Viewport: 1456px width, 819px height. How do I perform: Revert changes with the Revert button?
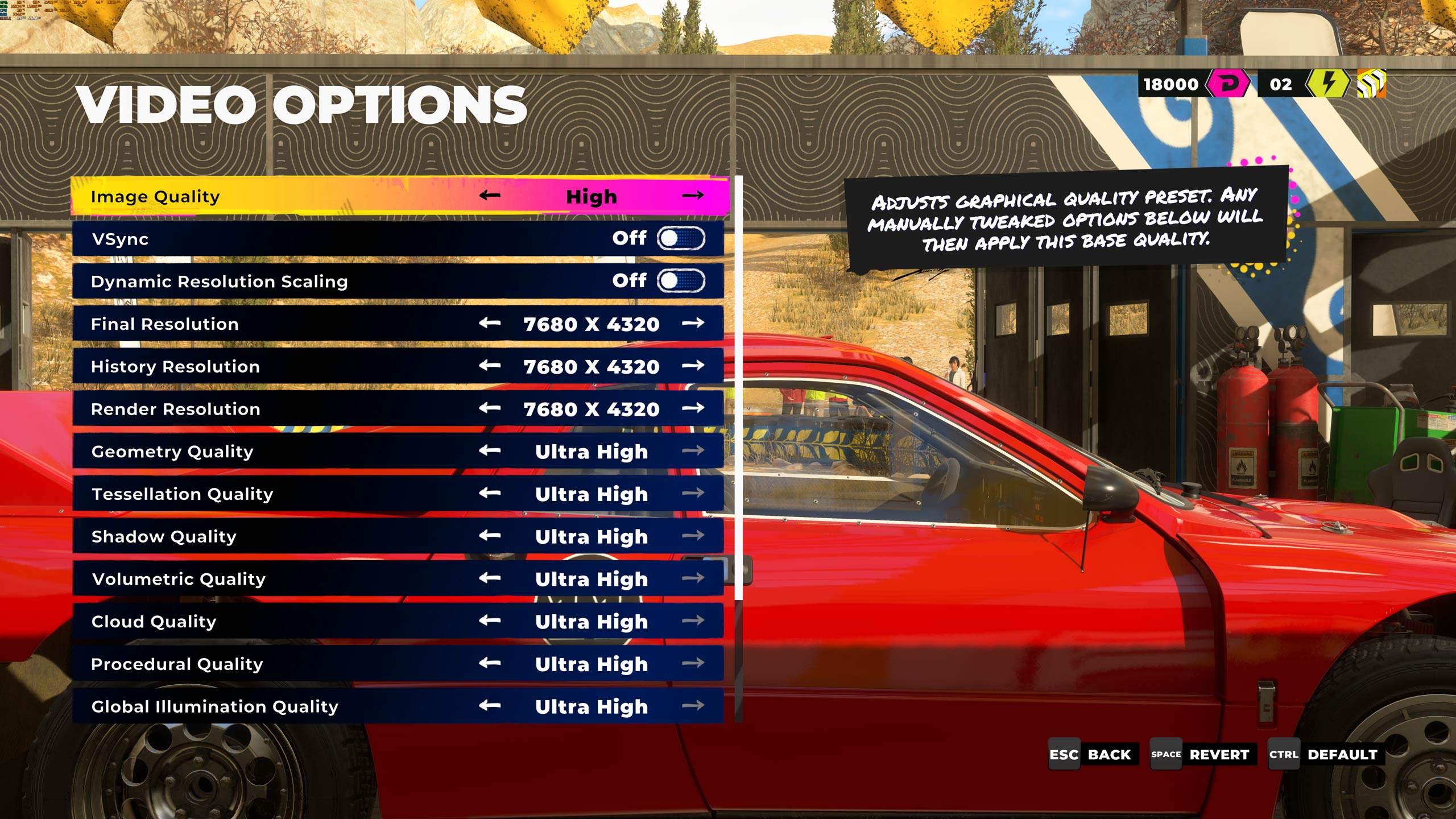click(1200, 755)
